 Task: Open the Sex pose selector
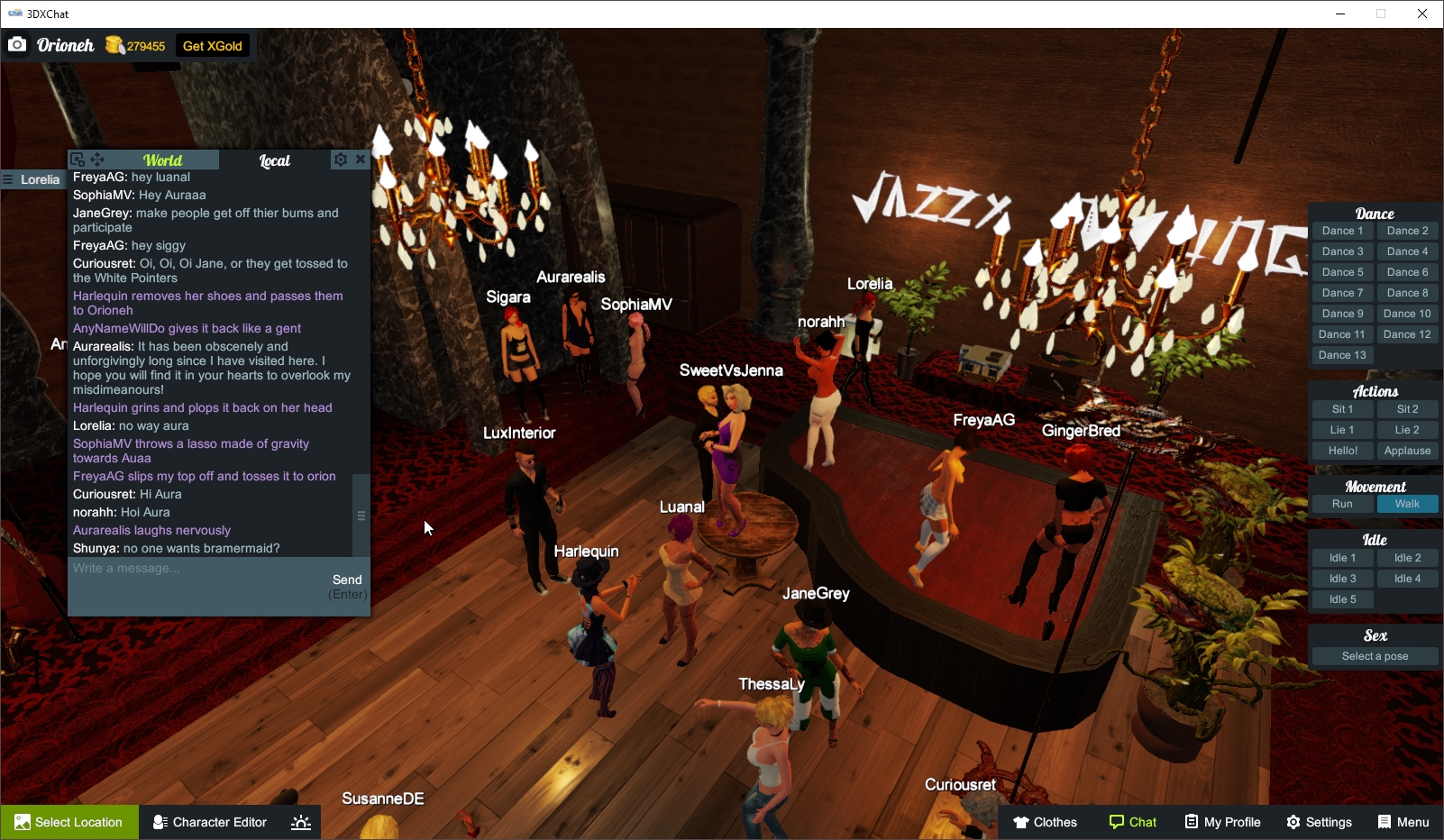tap(1374, 655)
